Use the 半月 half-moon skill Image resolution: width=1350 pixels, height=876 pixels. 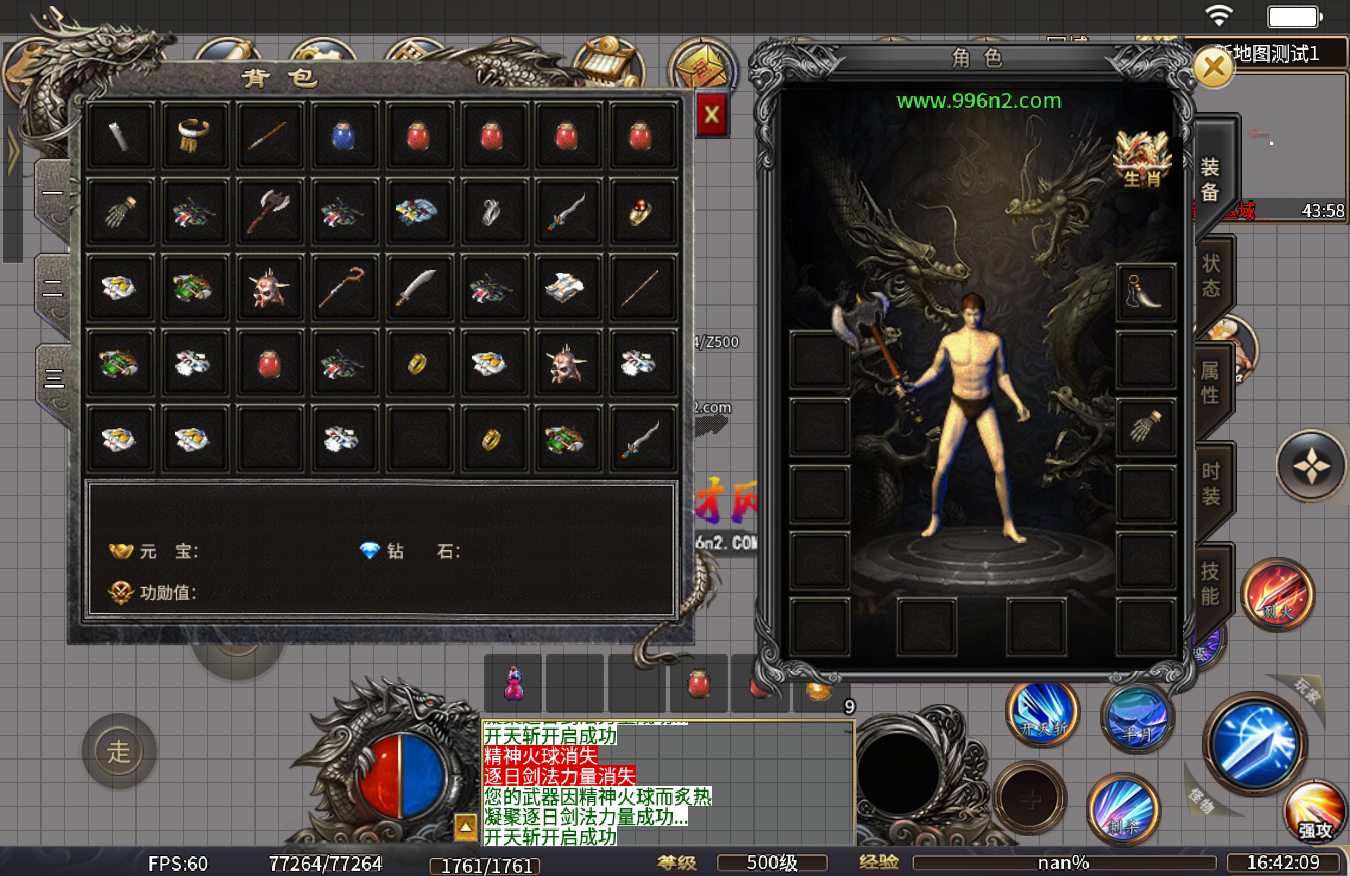click(x=1137, y=717)
